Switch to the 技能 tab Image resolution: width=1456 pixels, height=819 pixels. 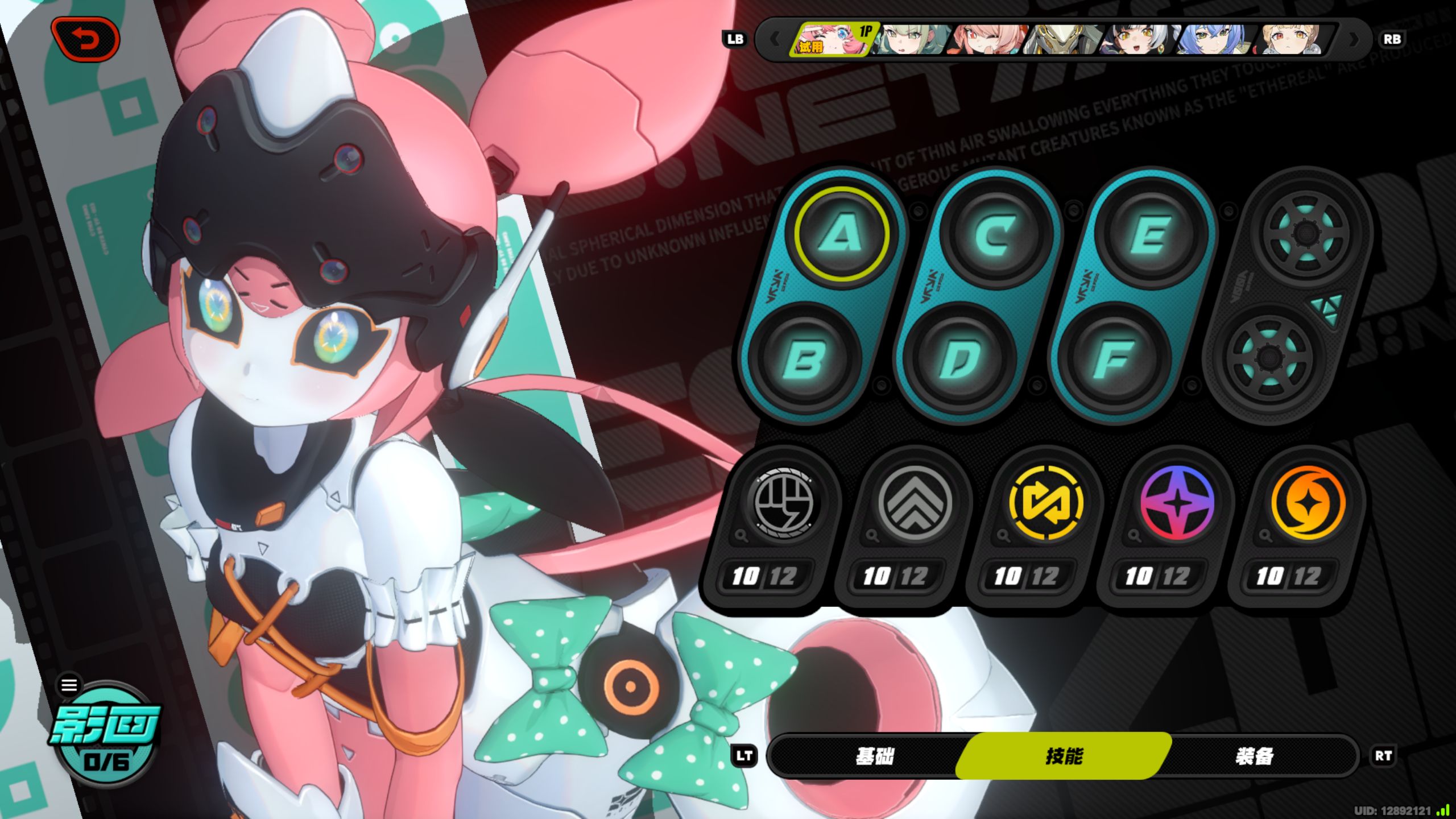point(1064,756)
